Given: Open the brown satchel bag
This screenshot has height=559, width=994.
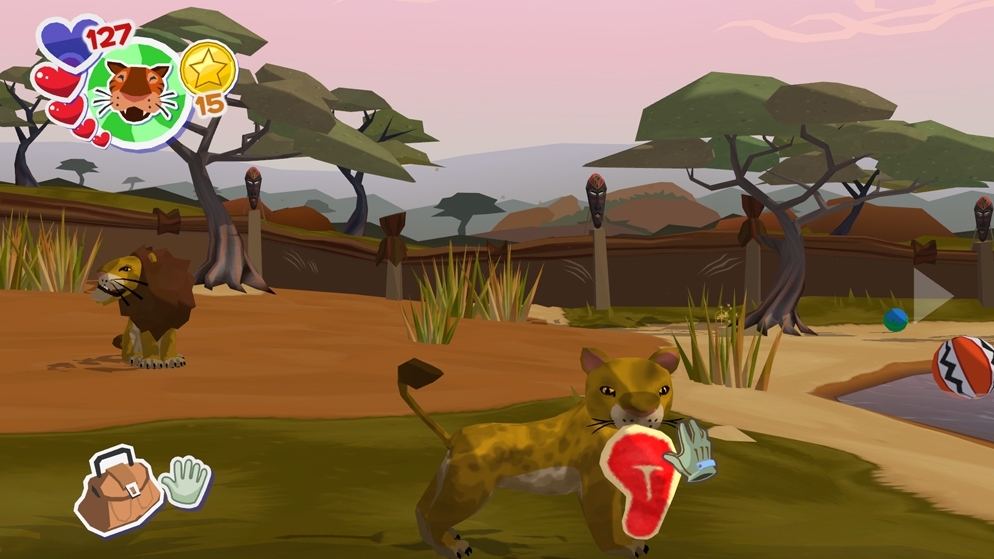Looking at the screenshot, I should pyautogui.click(x=118, y=491).
